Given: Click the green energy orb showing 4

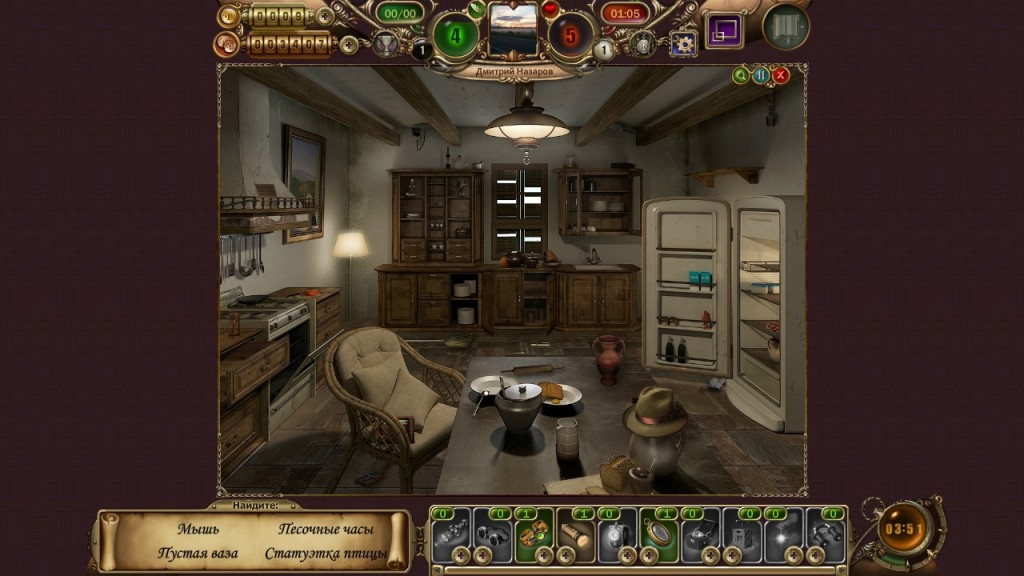Looking at the screenshot, I should tap(455, 35).
